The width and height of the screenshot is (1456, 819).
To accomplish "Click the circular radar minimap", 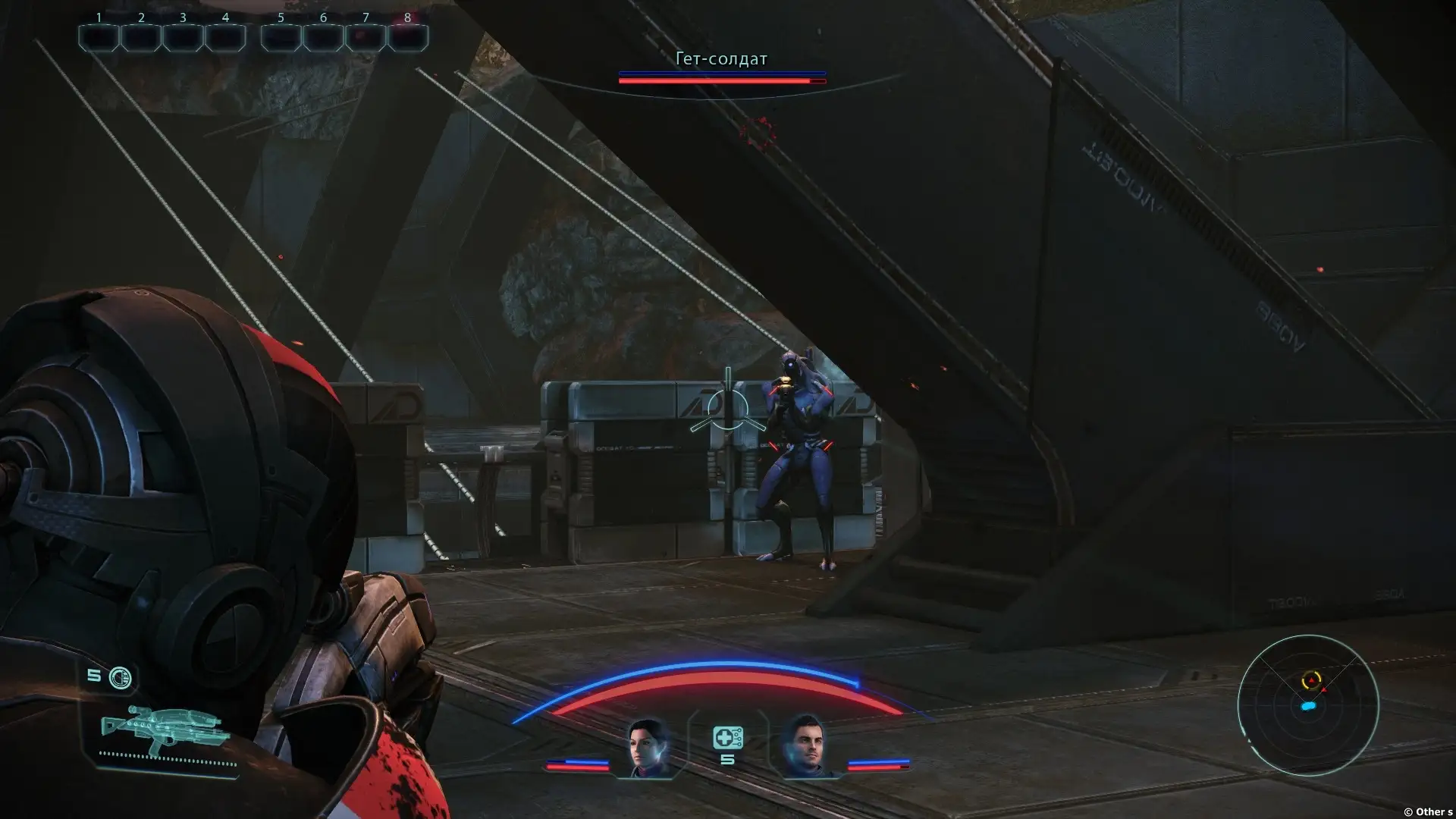I will [1307, 705].
